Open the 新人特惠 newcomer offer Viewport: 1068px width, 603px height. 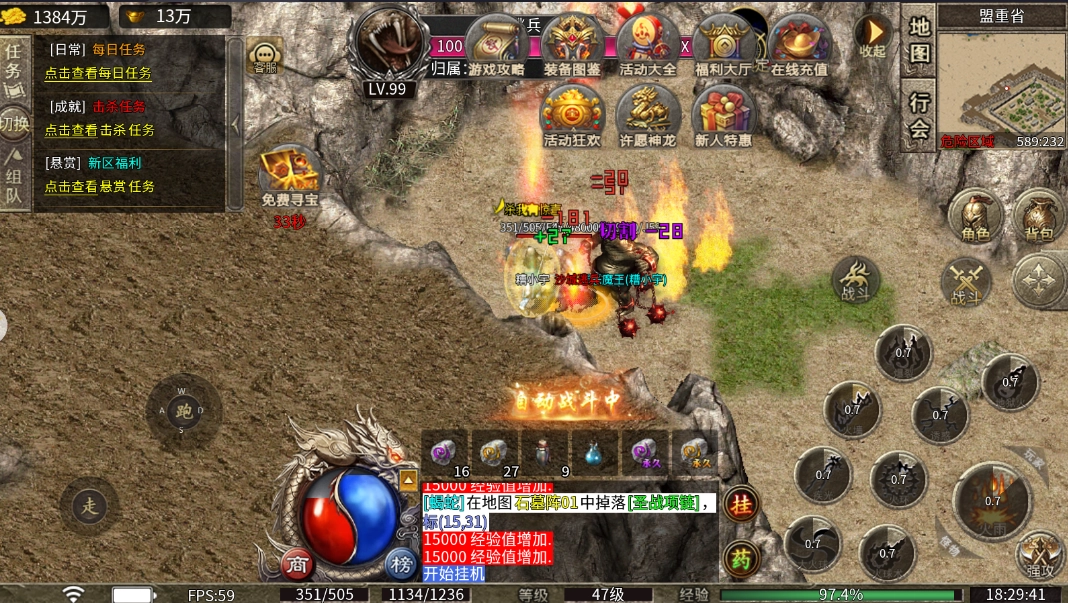(723, 115)
